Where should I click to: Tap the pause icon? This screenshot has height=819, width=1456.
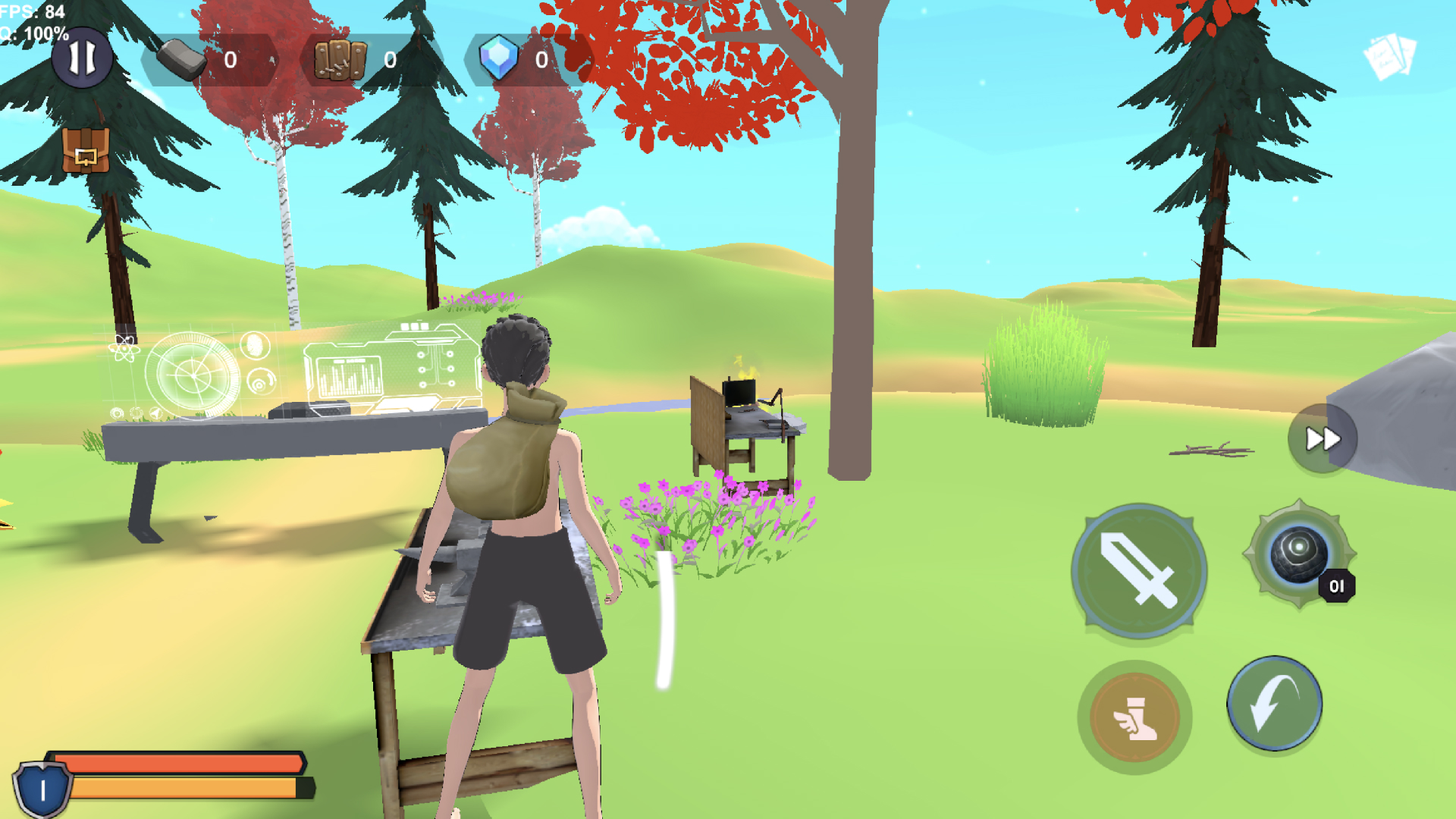[x=83, y=58]
